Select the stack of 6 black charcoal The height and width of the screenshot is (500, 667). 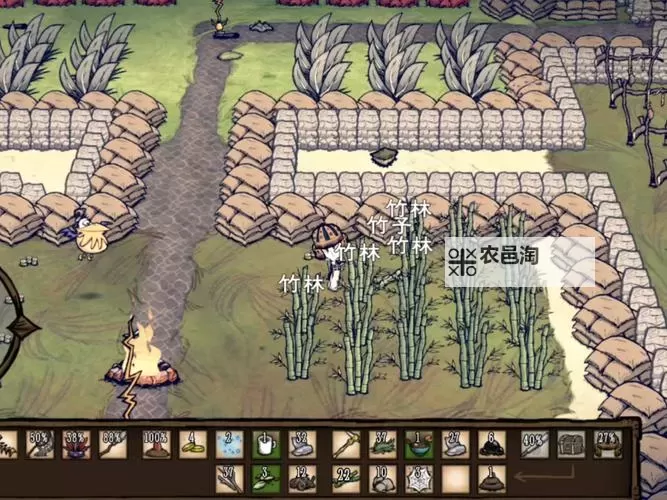(491, 445)
